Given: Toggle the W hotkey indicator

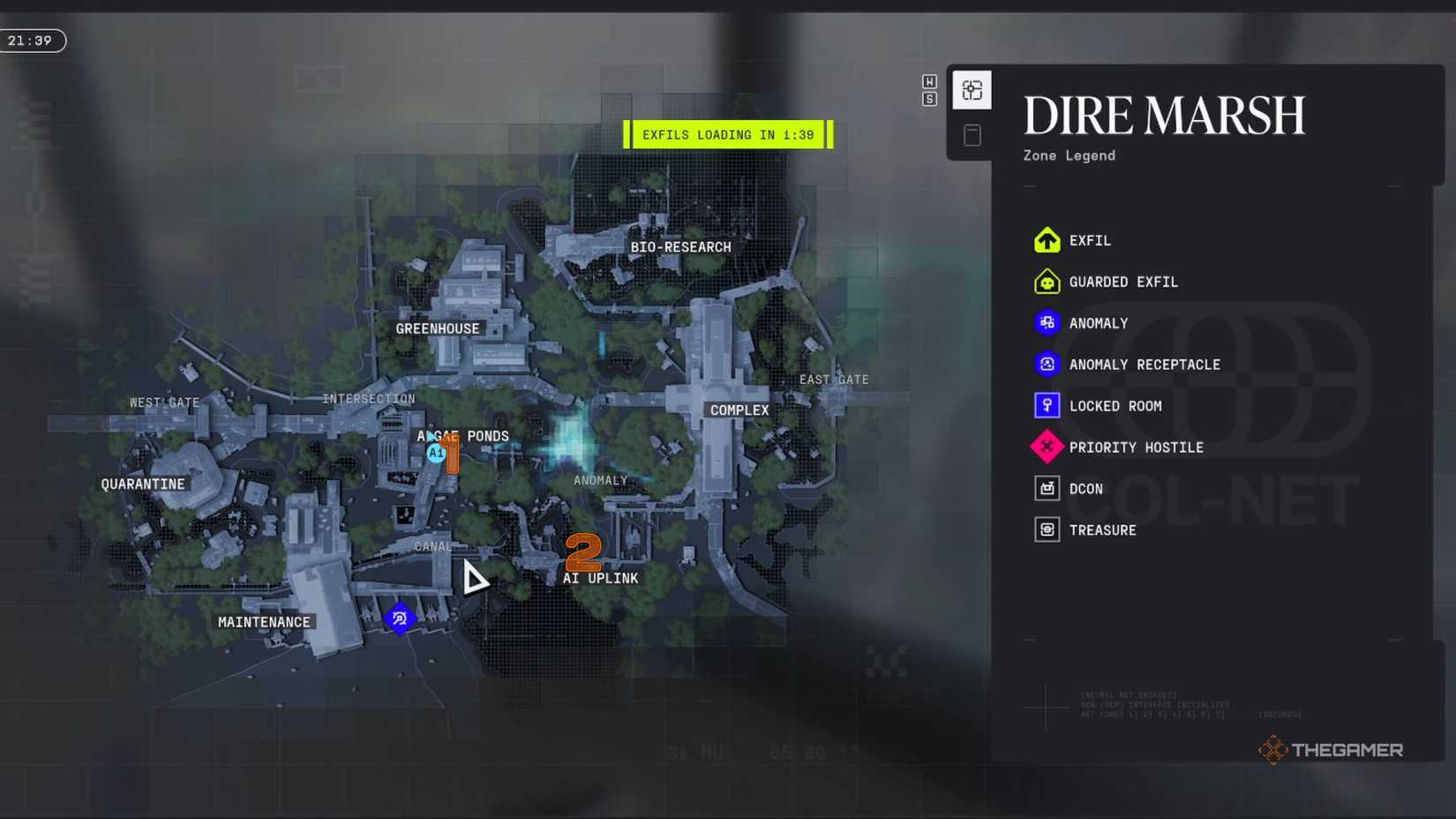Looking at the screenshot, I should click(x=929, y=81).
